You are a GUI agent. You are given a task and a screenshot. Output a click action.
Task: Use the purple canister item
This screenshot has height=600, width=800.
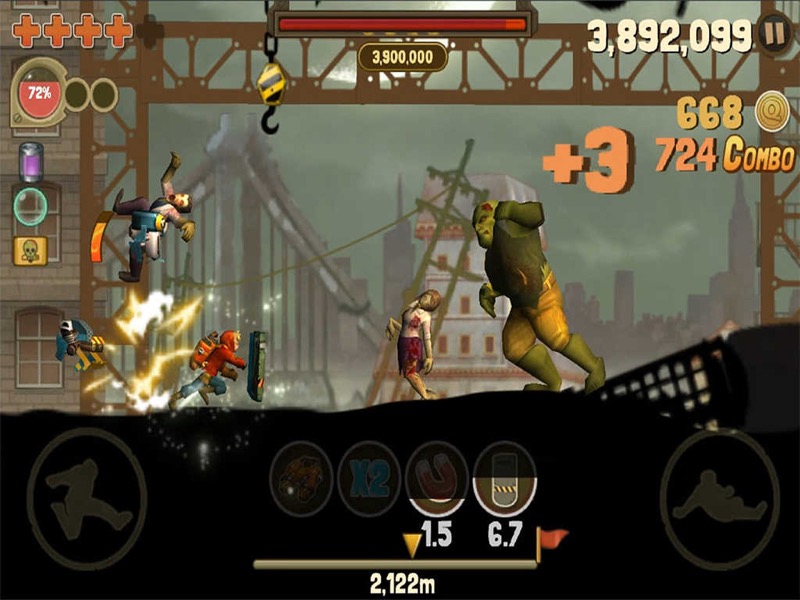31,162
